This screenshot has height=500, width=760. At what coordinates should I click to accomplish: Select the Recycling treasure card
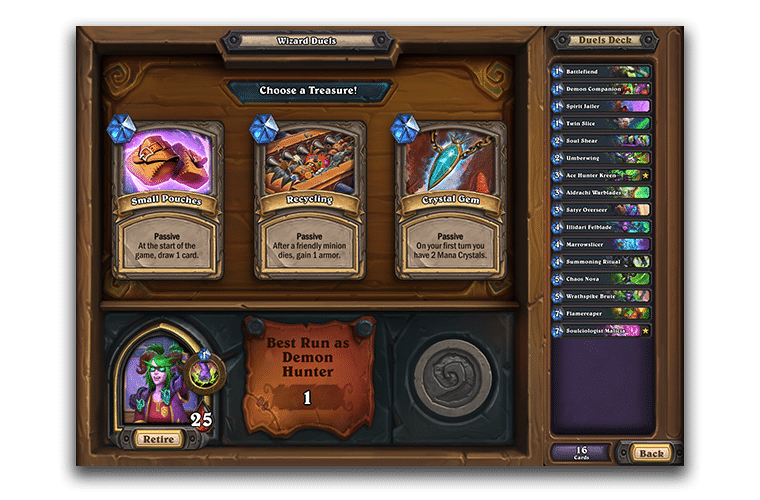(309, 200)
